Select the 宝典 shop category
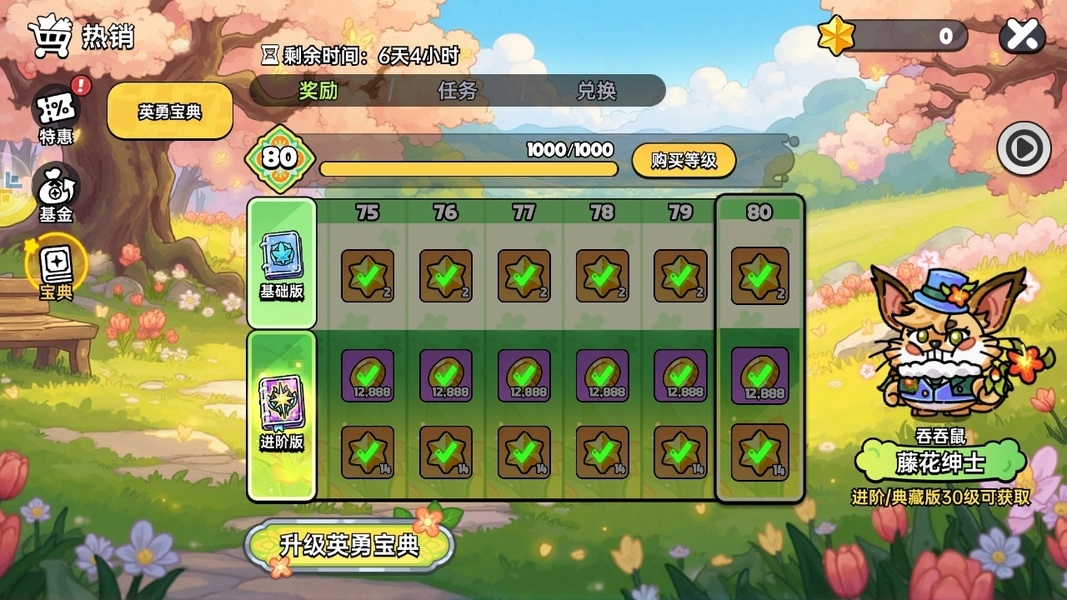This screenshot has width=1067, height=600. coord(56,270)
